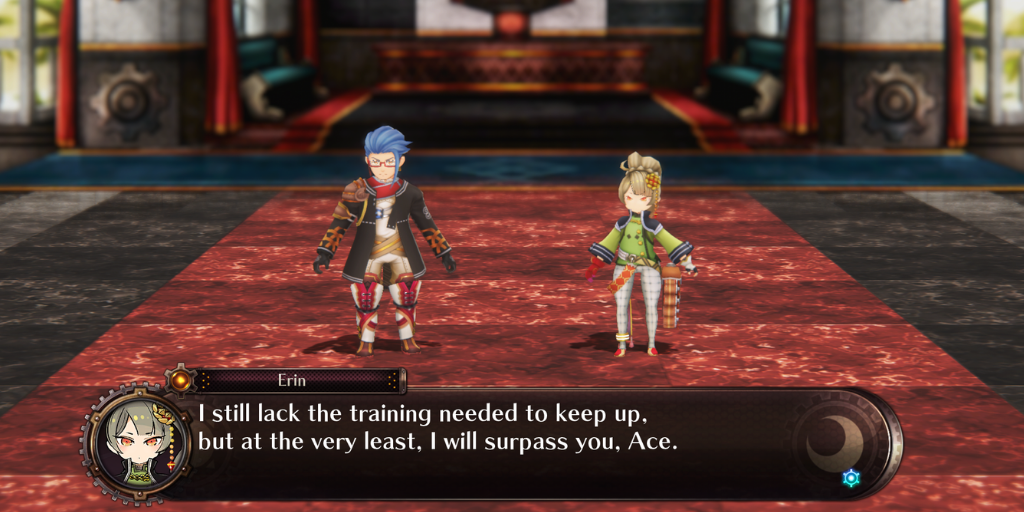
Task: Click the glowing blue gear advance indicator
Action: point(851,478)
